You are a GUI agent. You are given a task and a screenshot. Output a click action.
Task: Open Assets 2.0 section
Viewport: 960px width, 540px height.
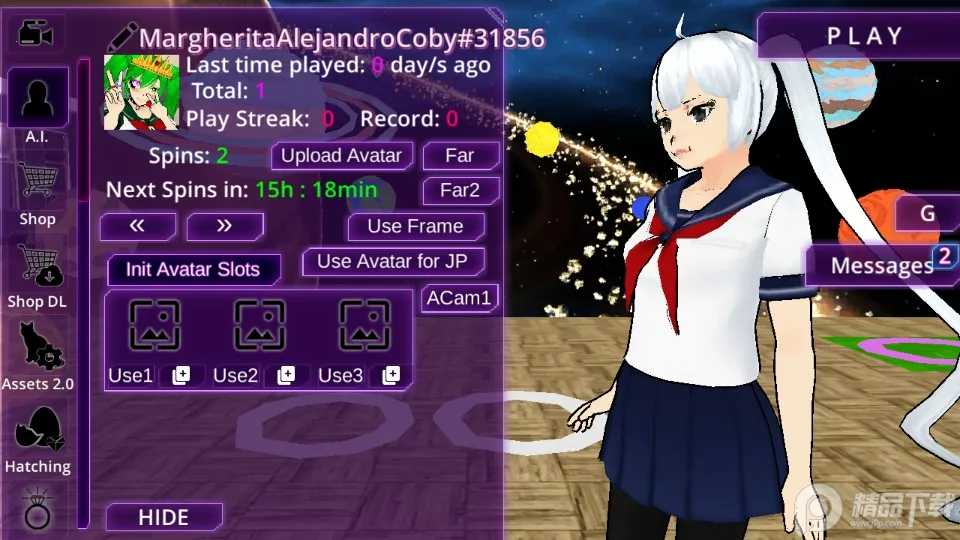38,356
